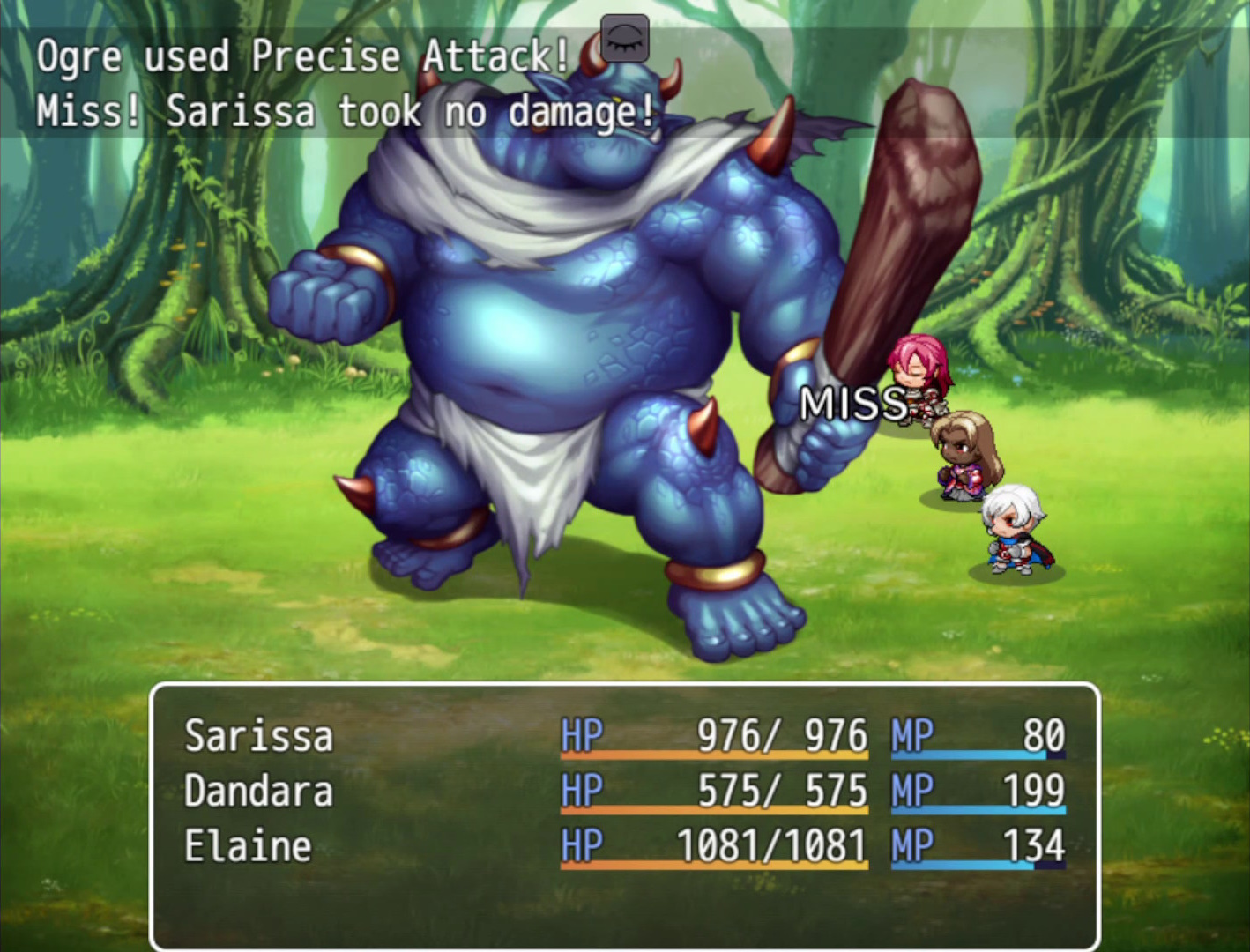Click the closed-eye message visibility icon
The height and width of the screenshot is (952, 1250).
point(623,39)
